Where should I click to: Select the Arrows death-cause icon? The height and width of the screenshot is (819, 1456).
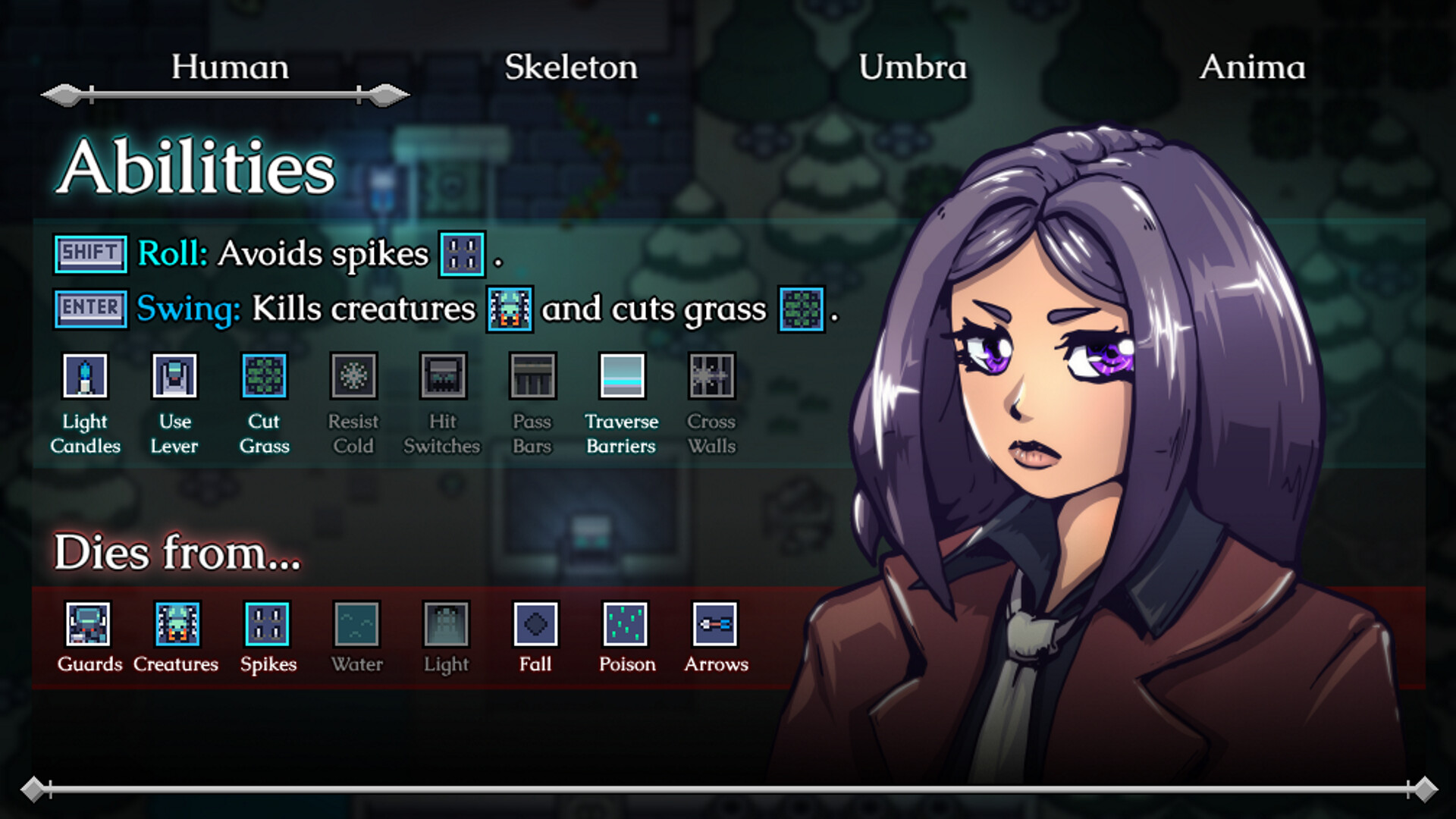pos(715,624)
